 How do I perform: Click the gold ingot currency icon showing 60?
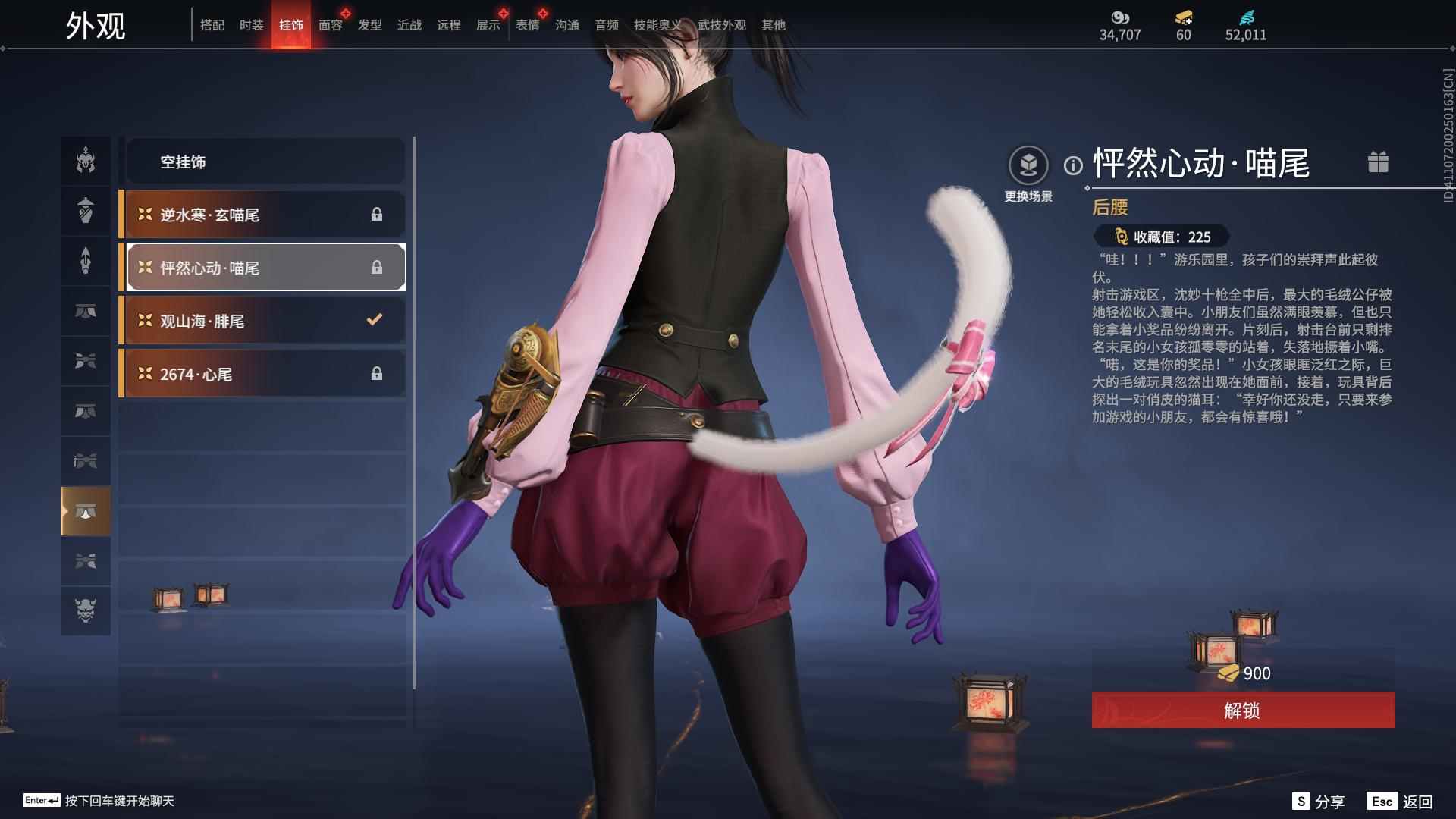click(1185, 19)
